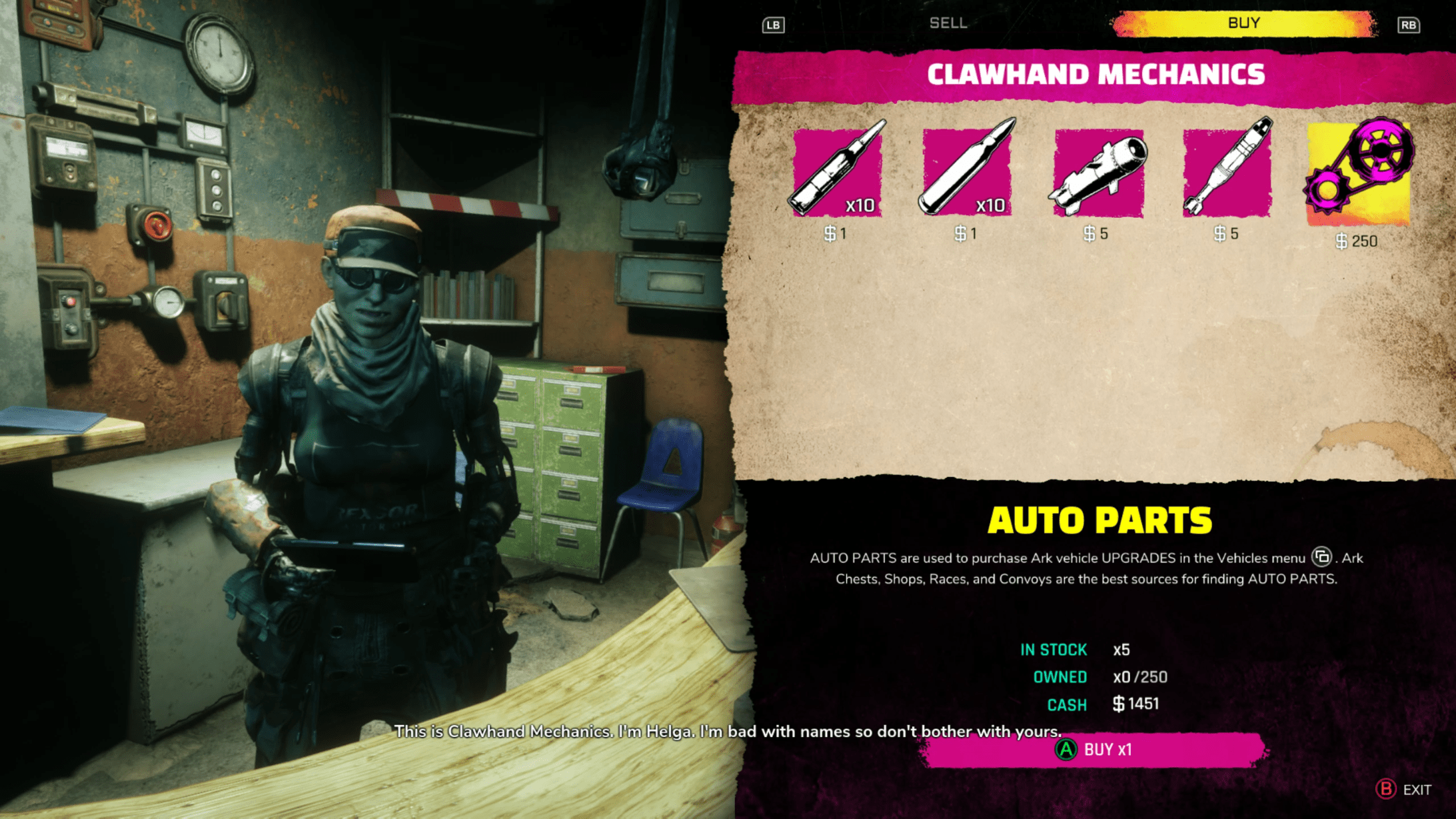
Task: Click the CASH amount of $1451
Action: click(1135, 704)
